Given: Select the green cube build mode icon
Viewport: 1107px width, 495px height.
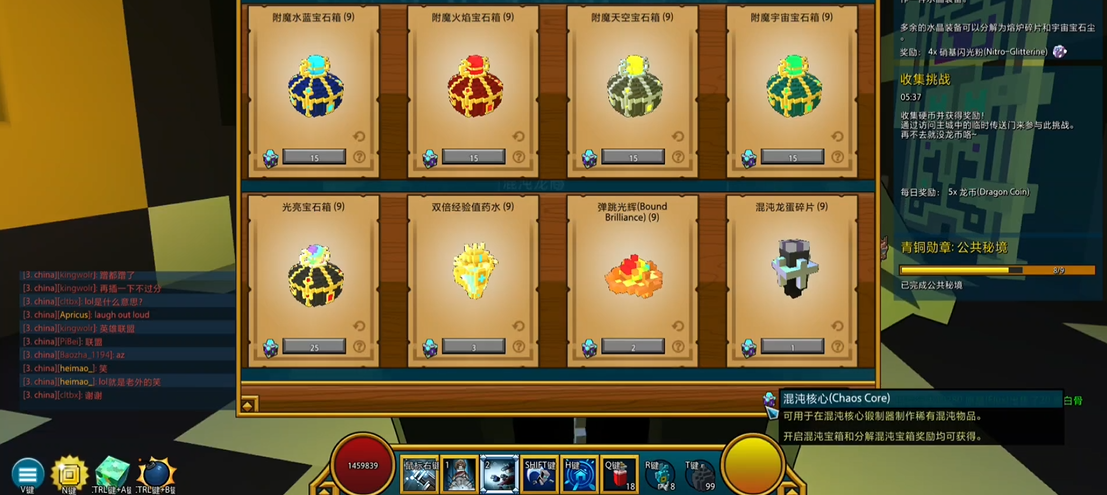Looking at the screenshot, I should (x=112, y=472).
